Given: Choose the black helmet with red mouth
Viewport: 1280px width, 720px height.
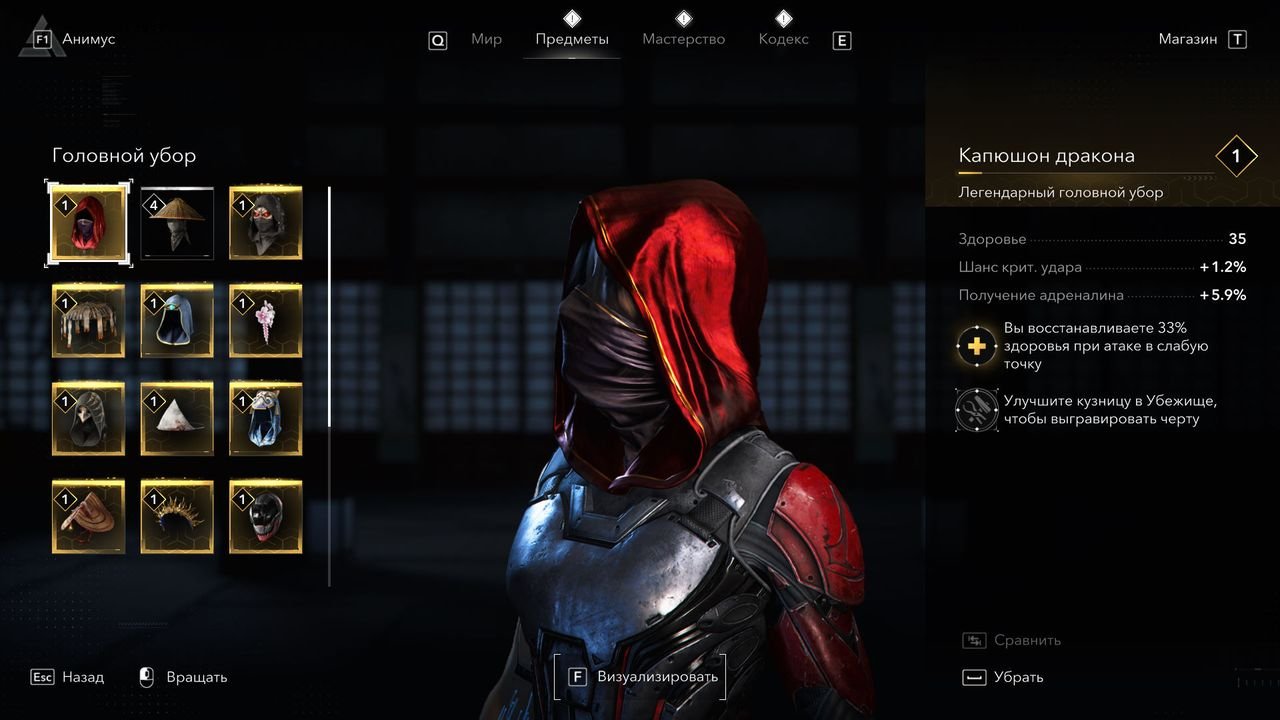Looking at the screenshot, I should (x=265, y=517).
